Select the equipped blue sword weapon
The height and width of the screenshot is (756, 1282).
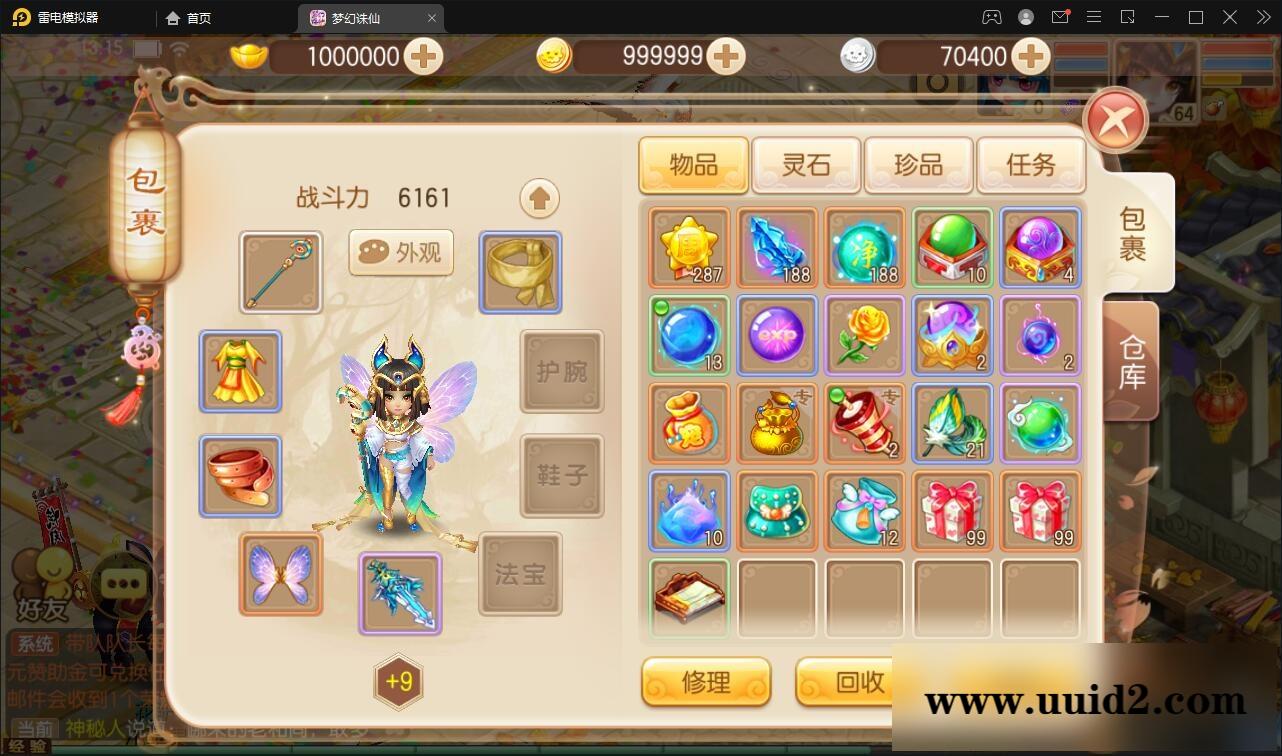point(399,593)
